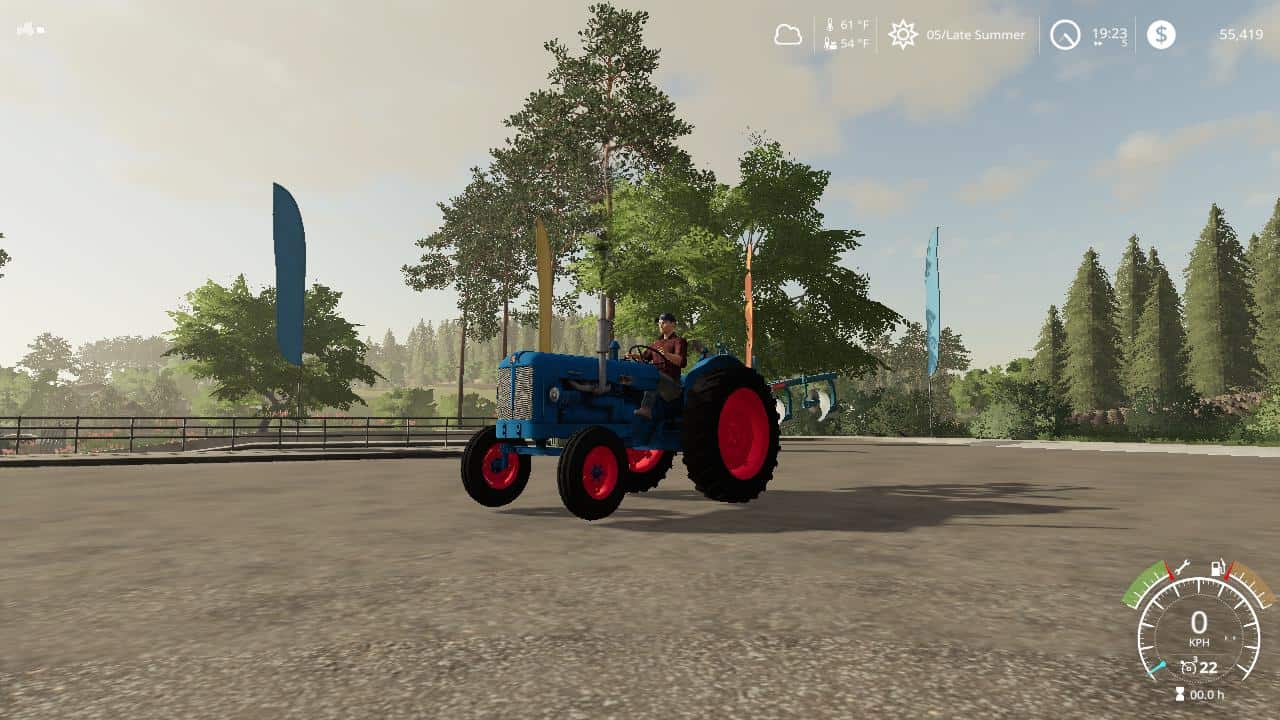Open the season sun icon

pos(902,35)
